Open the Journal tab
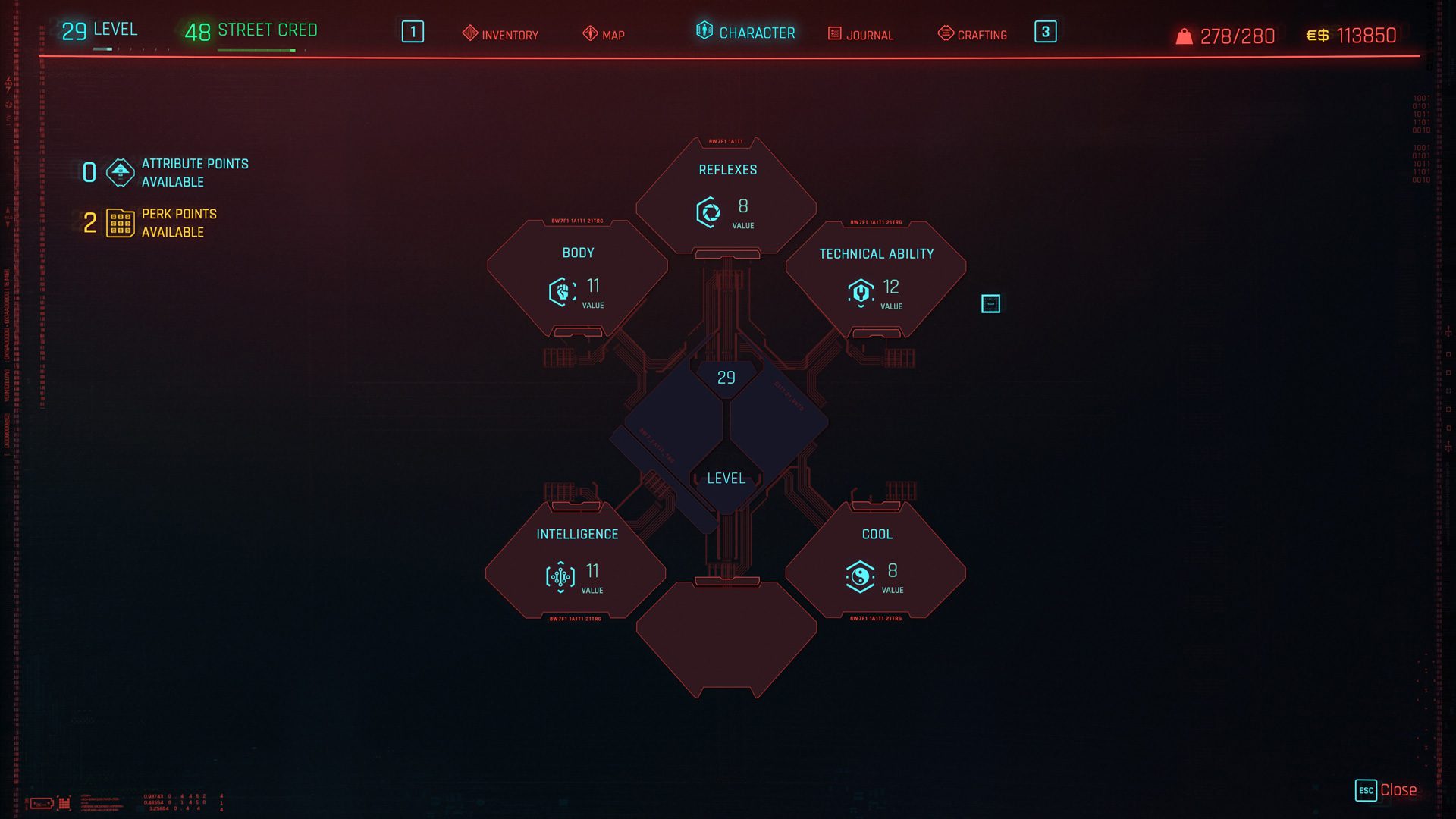This screenshot has width=1456, height=819. [861, 34]
